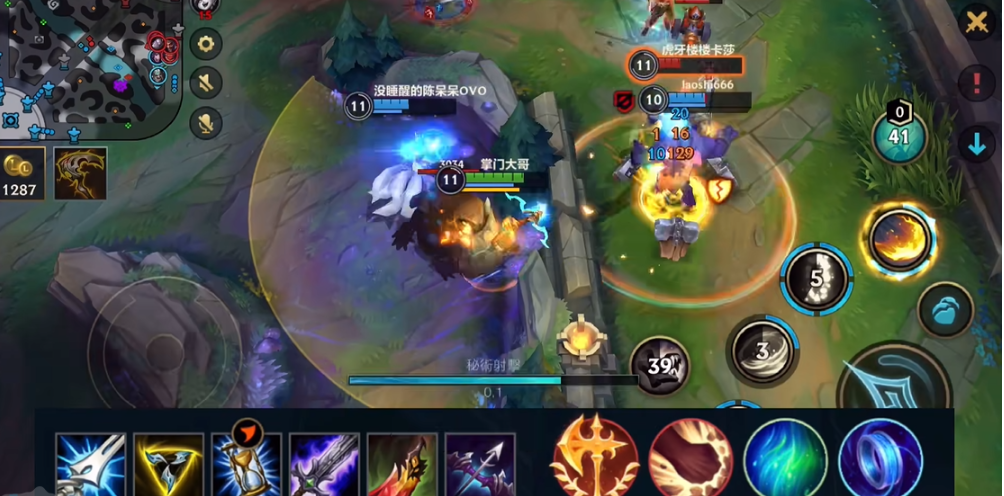
Task: Activate the glowing fireball ability
Action: (898, 239)
